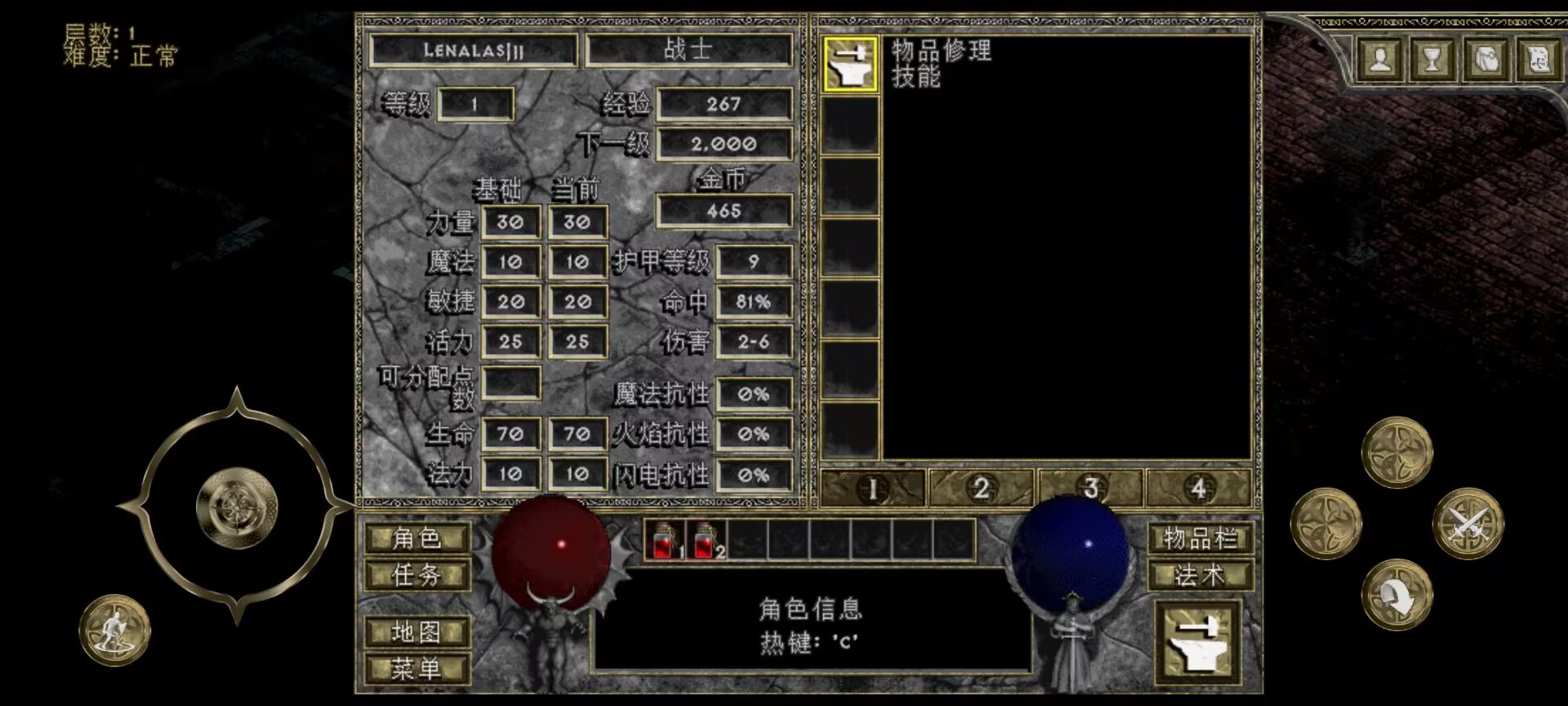The width and height of the screenshot is (1568, 706).
Task: Click the red health orb
Action: click(550, 552)
